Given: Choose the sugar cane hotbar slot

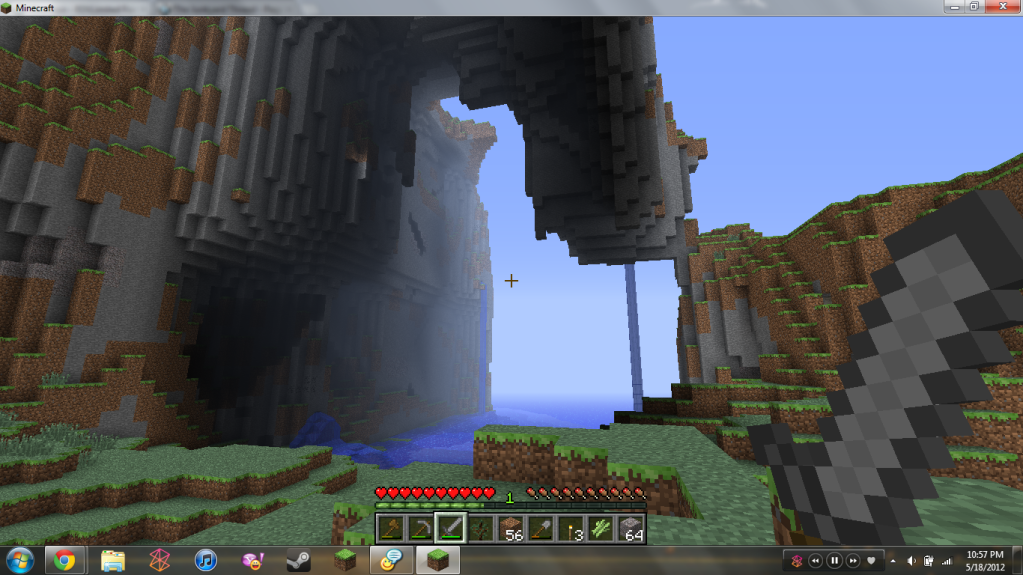Looking at the screenshot, I should click(601, 528).
